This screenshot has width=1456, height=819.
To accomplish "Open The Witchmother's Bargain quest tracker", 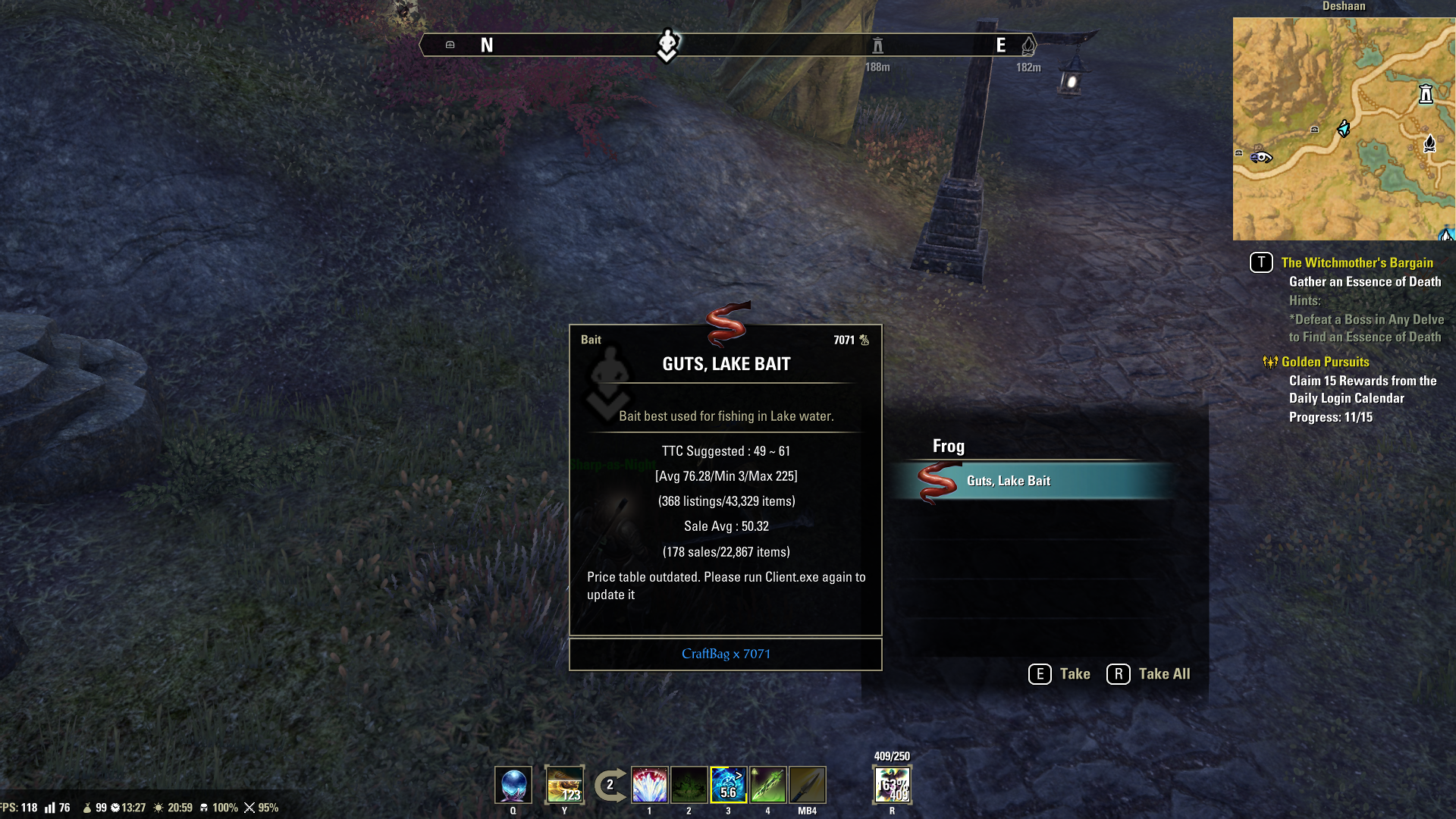I will pos(1357,262).
